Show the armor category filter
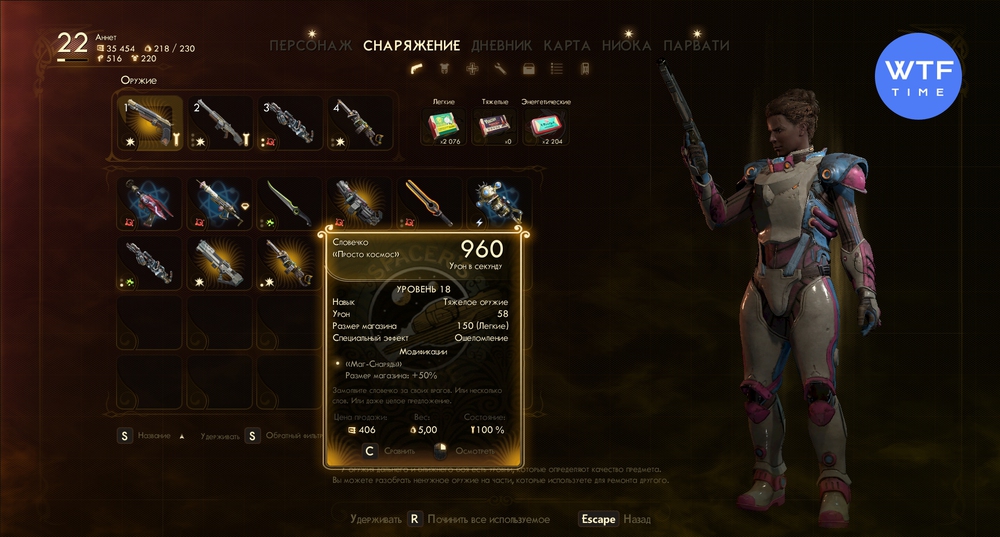This screenshot has width=1000, height=537. [445, 69]
